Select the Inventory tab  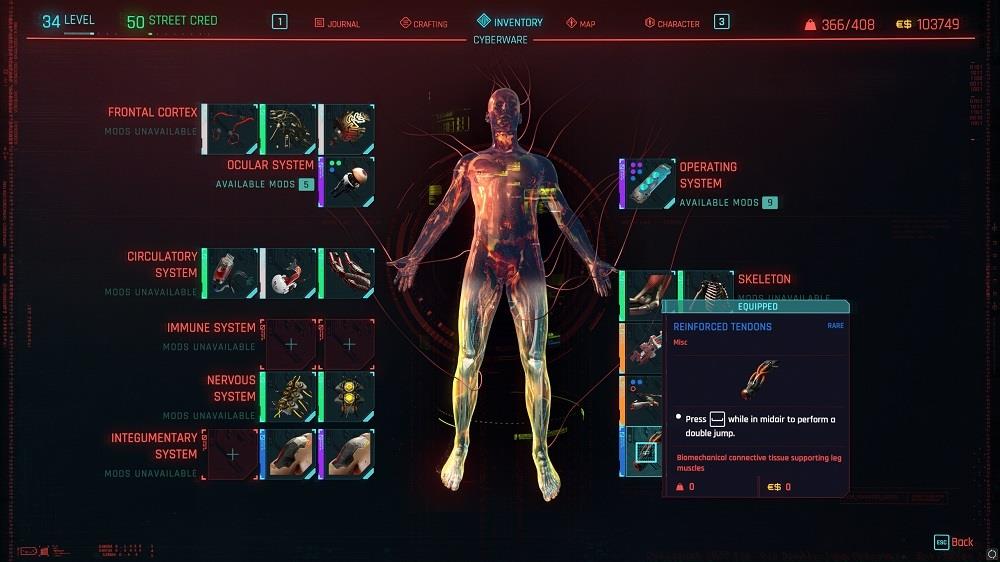pyautogui.click(x=510, y=22)
